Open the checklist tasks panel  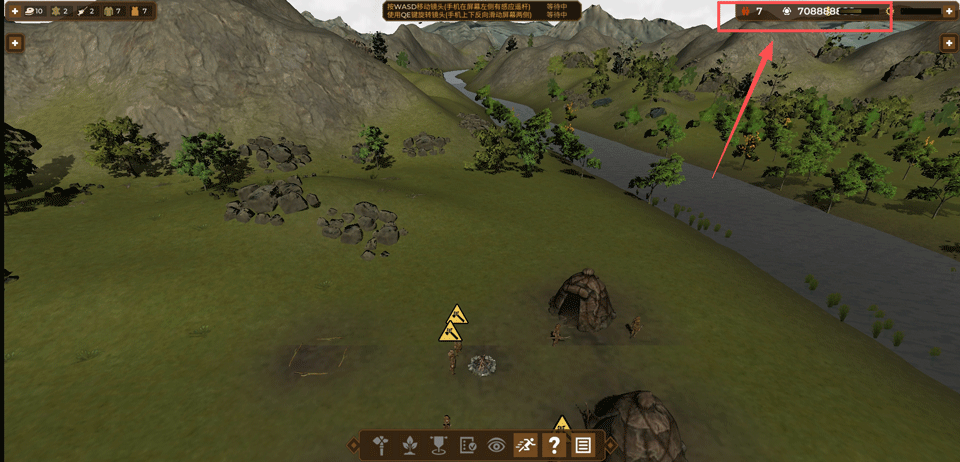click(467, 446)
